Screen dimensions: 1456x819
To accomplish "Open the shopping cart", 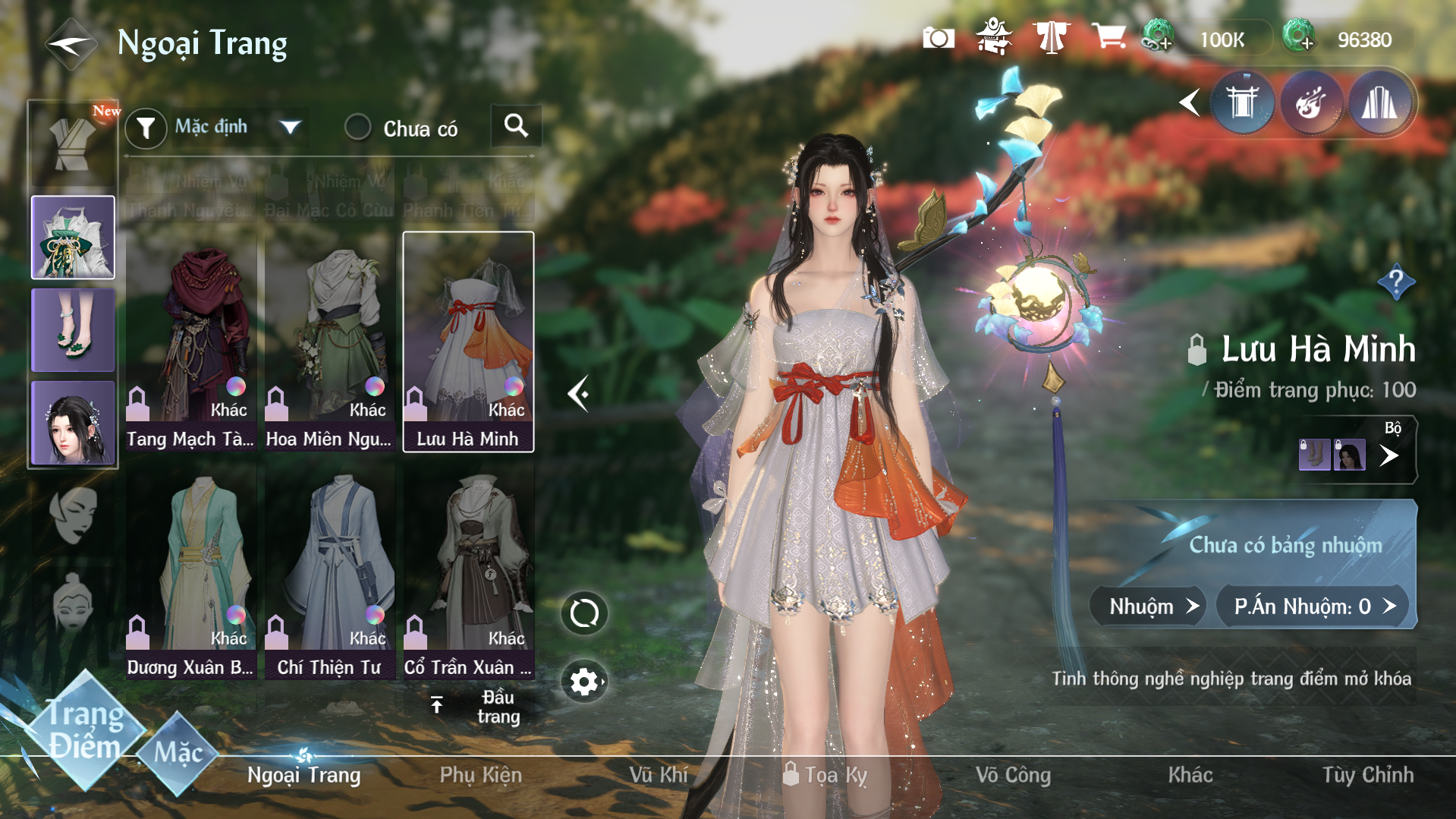I will click(x=1108, y=36).
